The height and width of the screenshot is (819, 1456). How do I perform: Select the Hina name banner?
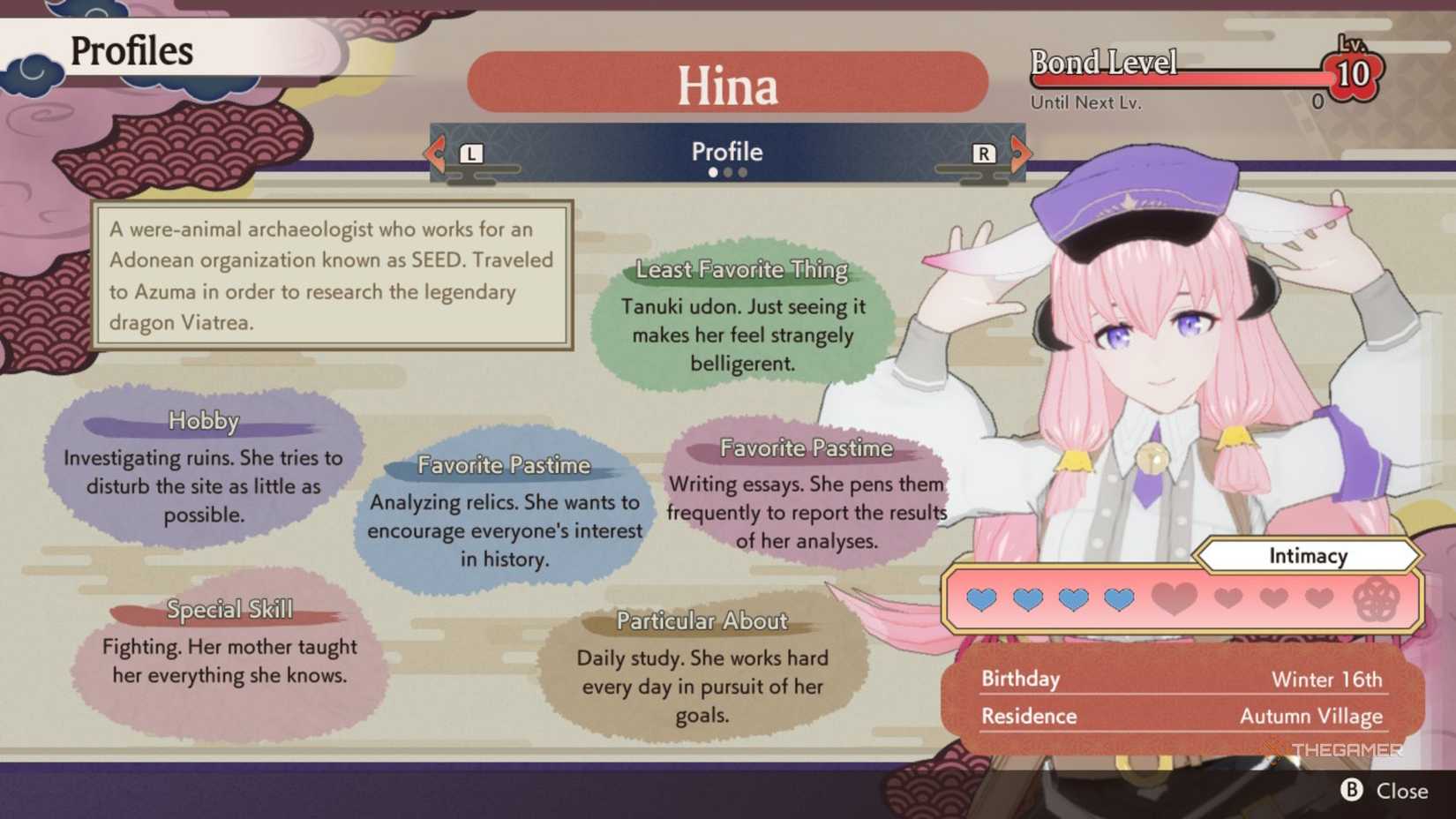726,82
